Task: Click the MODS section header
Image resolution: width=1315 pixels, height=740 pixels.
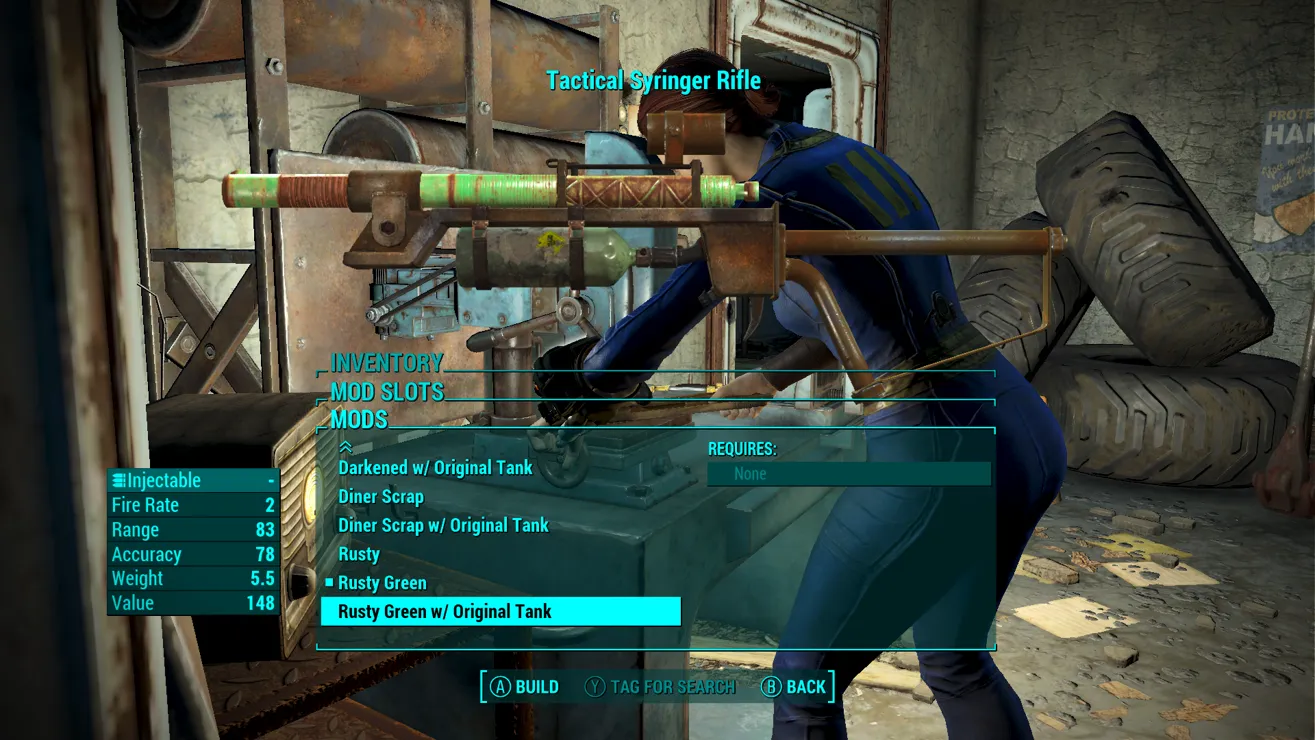Action: pyautogui.click(x=359, y=420)
